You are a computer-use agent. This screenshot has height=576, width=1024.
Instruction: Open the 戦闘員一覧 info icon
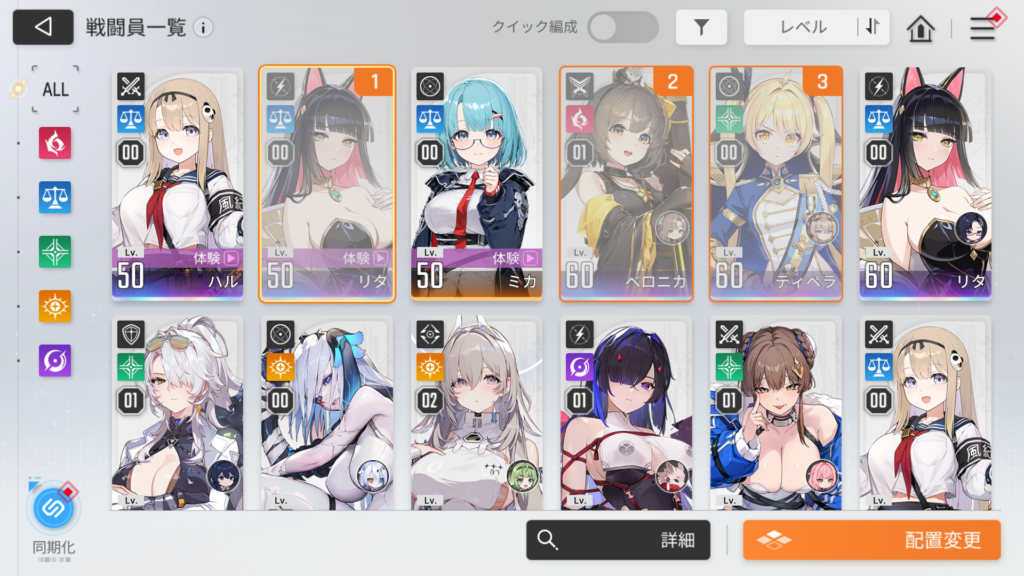point(203,28)
